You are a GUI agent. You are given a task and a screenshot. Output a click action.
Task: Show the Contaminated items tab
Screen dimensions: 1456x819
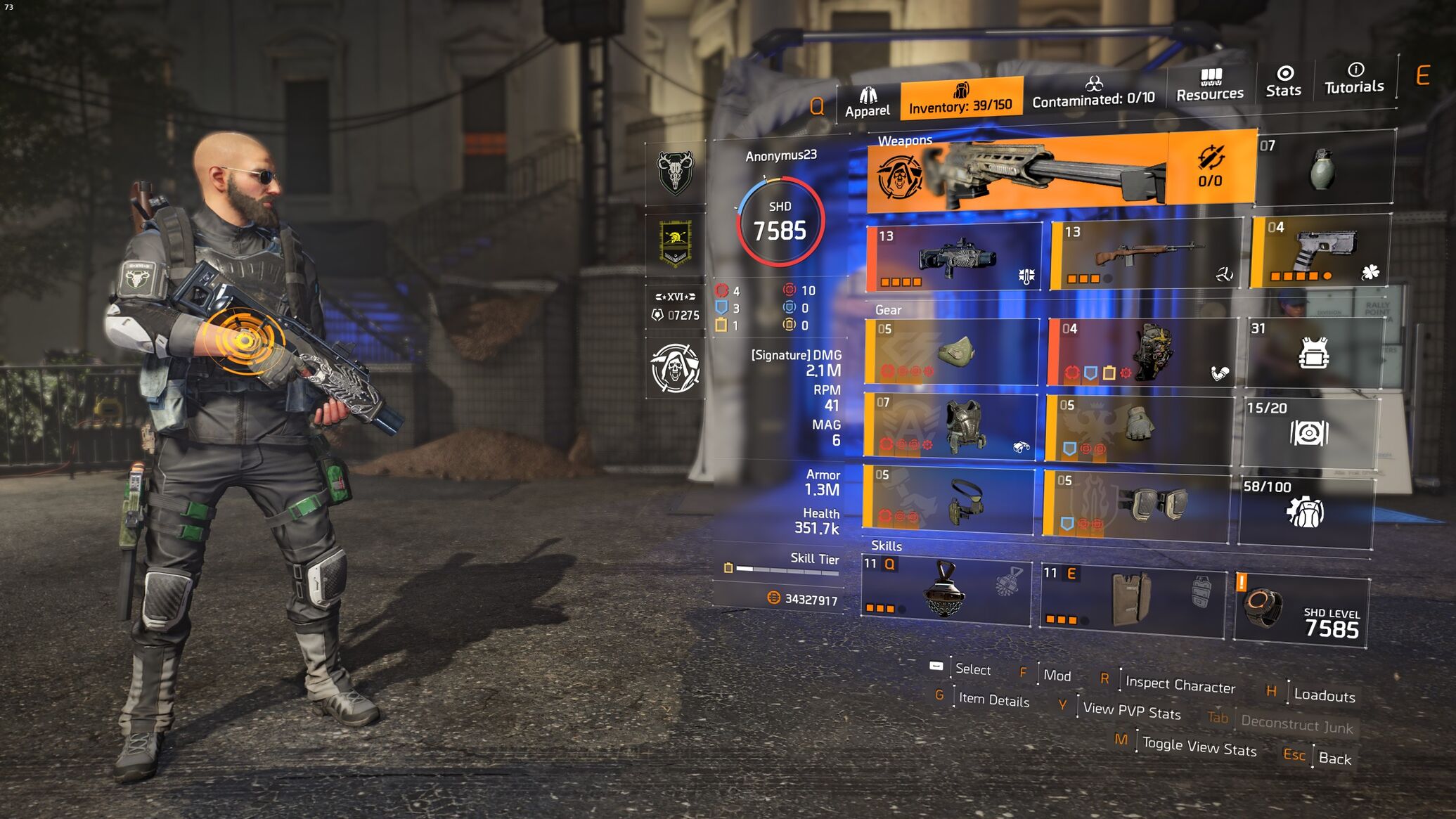(x=1093, y=93)
